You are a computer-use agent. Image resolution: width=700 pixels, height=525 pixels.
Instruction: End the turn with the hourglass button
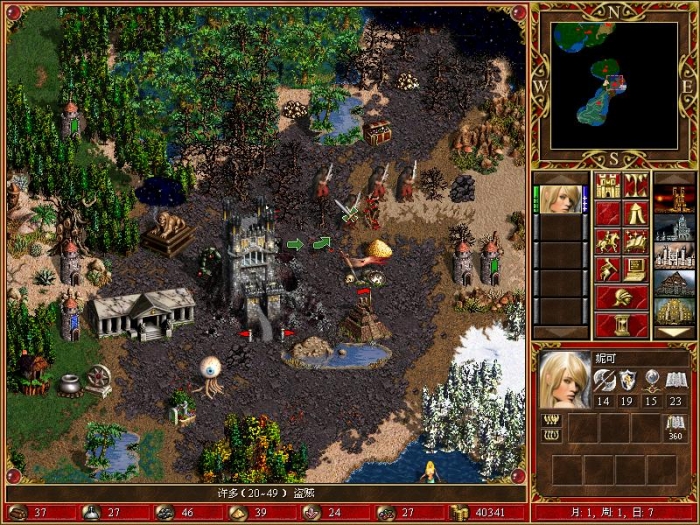pos(623,325)
